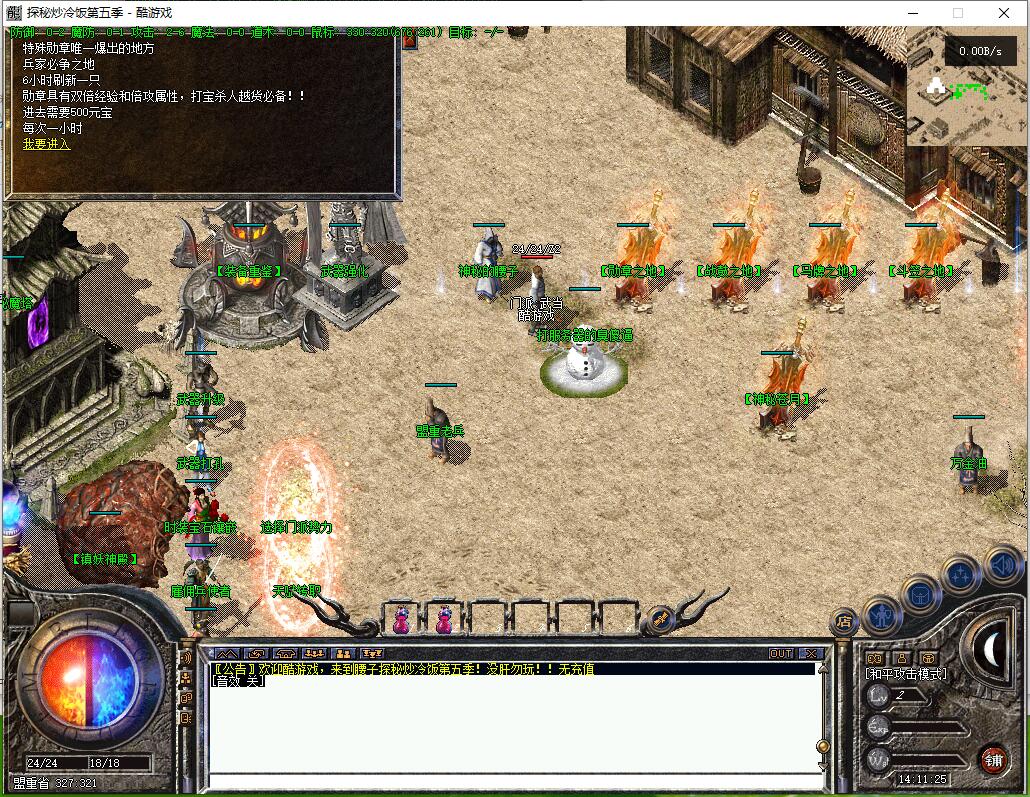This screenshot has height=797, width=1030.
Task: Open the skills icon with four stars
Action: pyautogui.click(x=961, y=575)
